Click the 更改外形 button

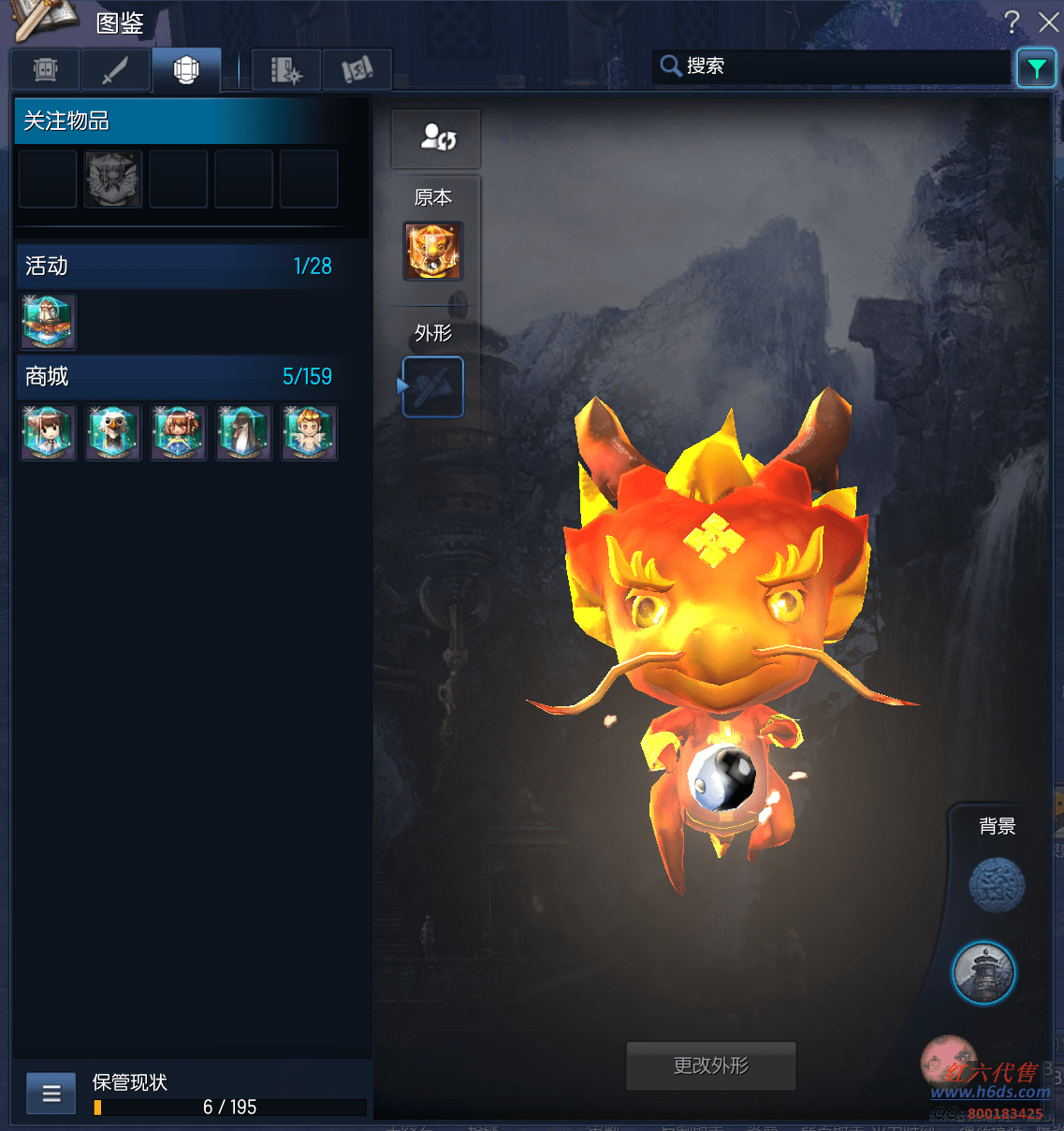pos(711,1066)
